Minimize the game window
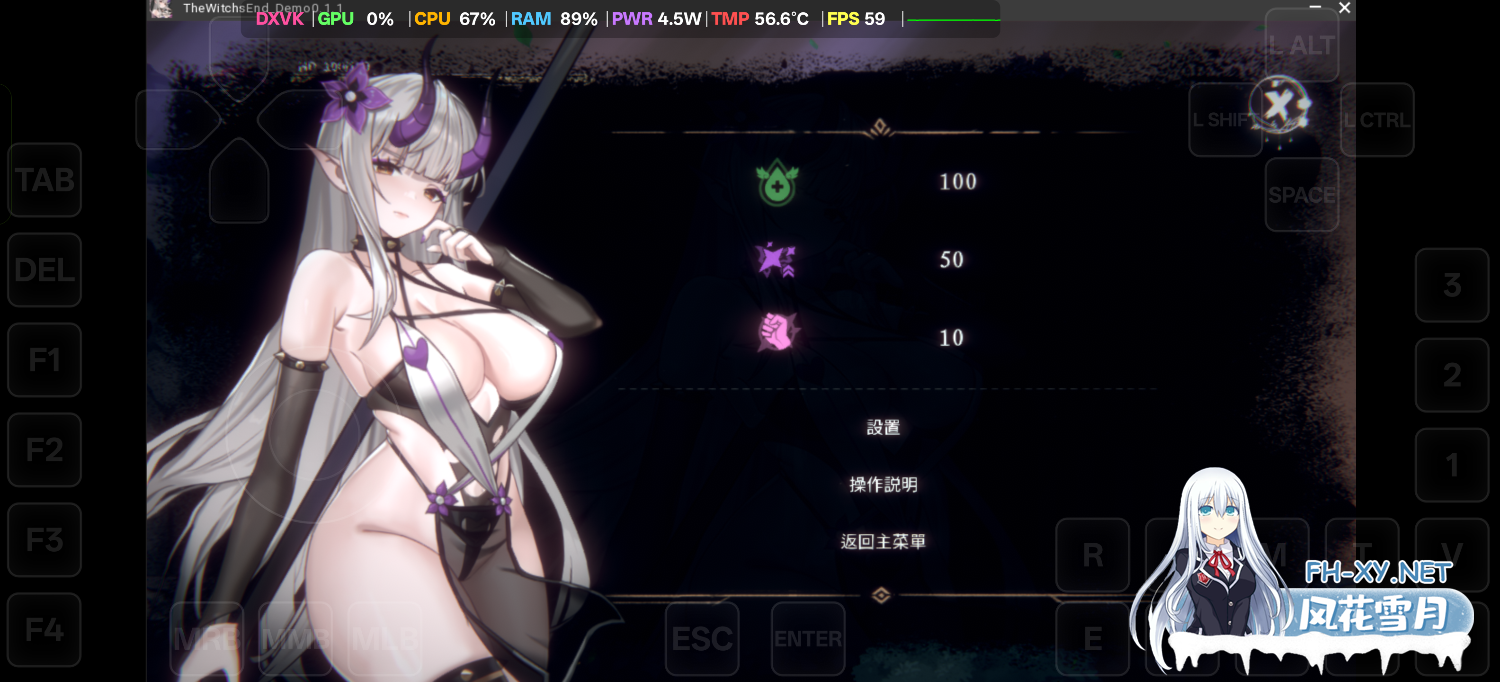The height and width of the screenshot is (682, 1500). click(x=1316, y=8)
